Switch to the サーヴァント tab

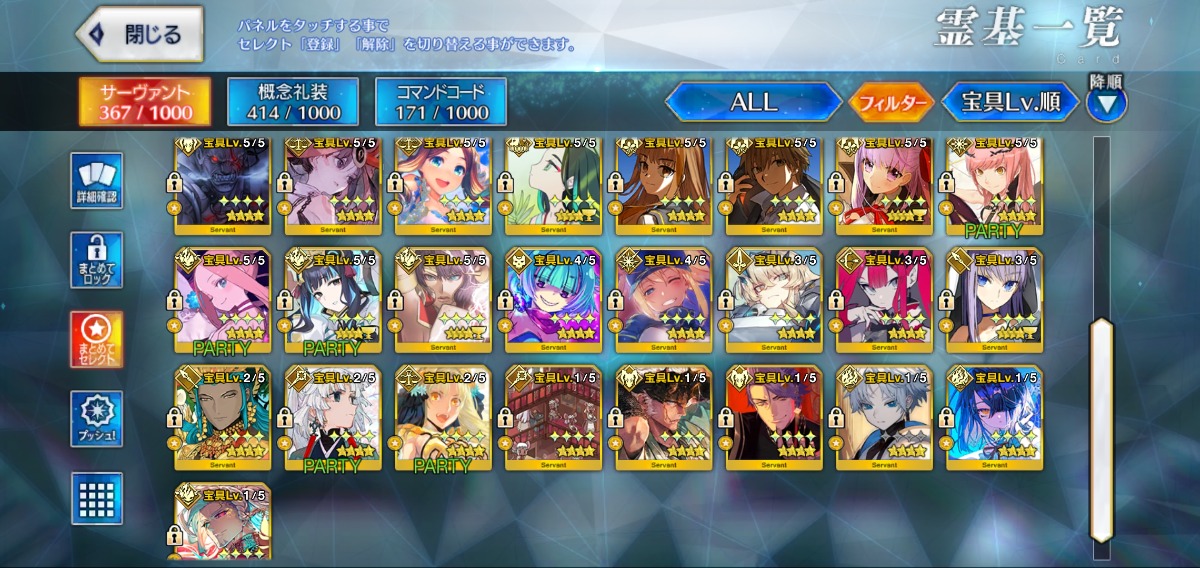[x=145, y=102]
